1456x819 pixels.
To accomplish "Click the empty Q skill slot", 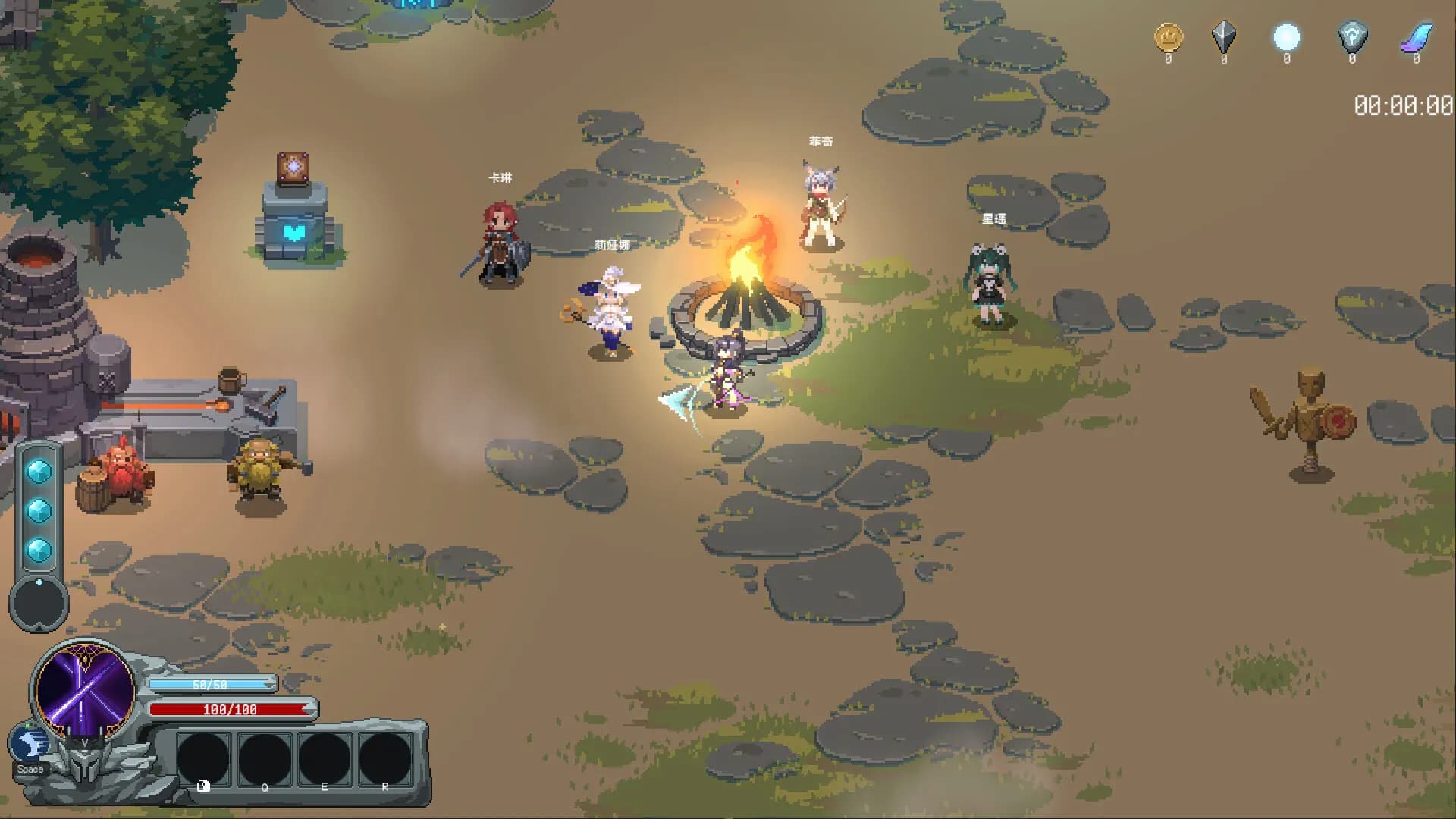I will point(264,761).
